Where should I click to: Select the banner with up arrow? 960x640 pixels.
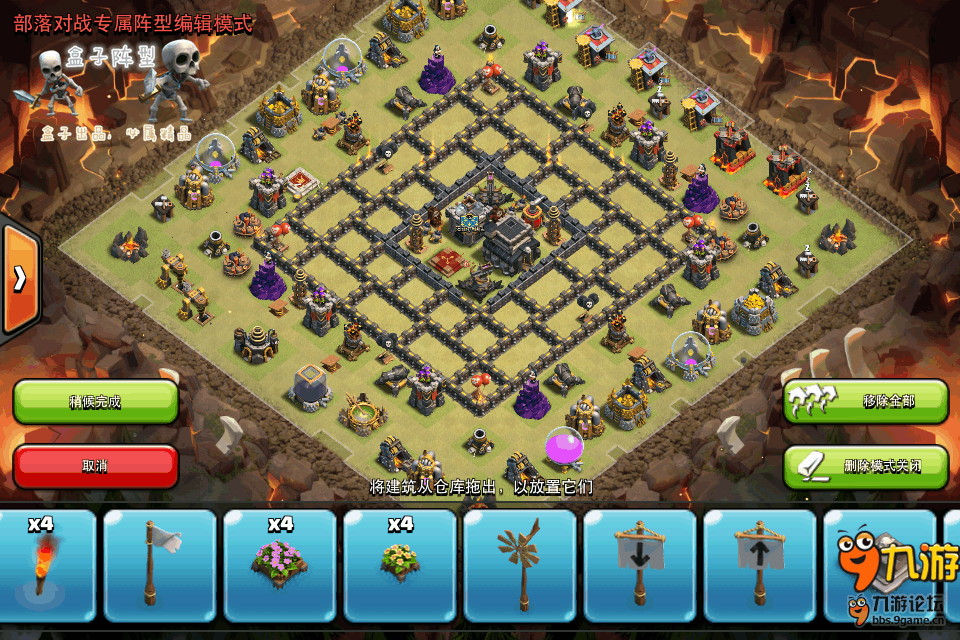click(760, 567)
